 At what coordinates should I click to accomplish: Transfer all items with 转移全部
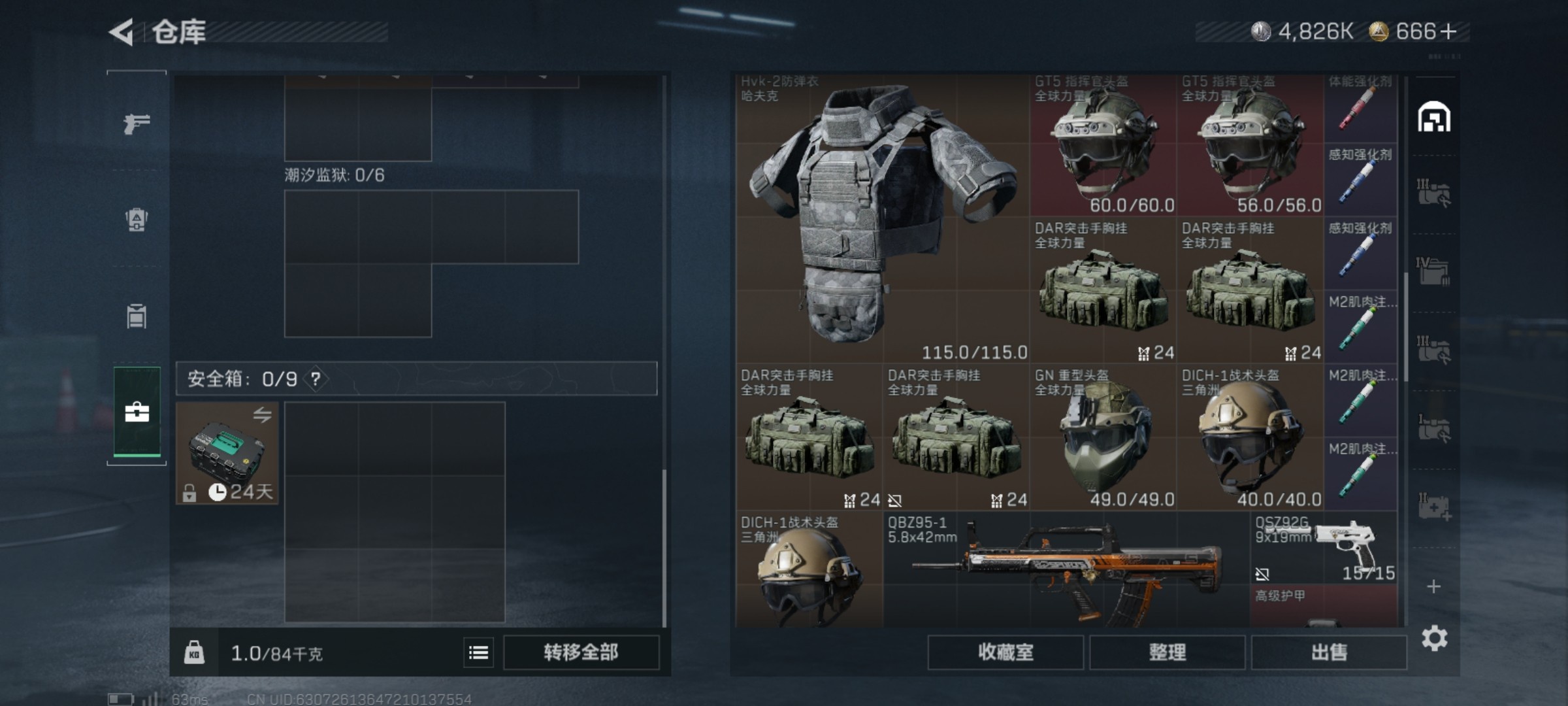click(x=580, y=652)
